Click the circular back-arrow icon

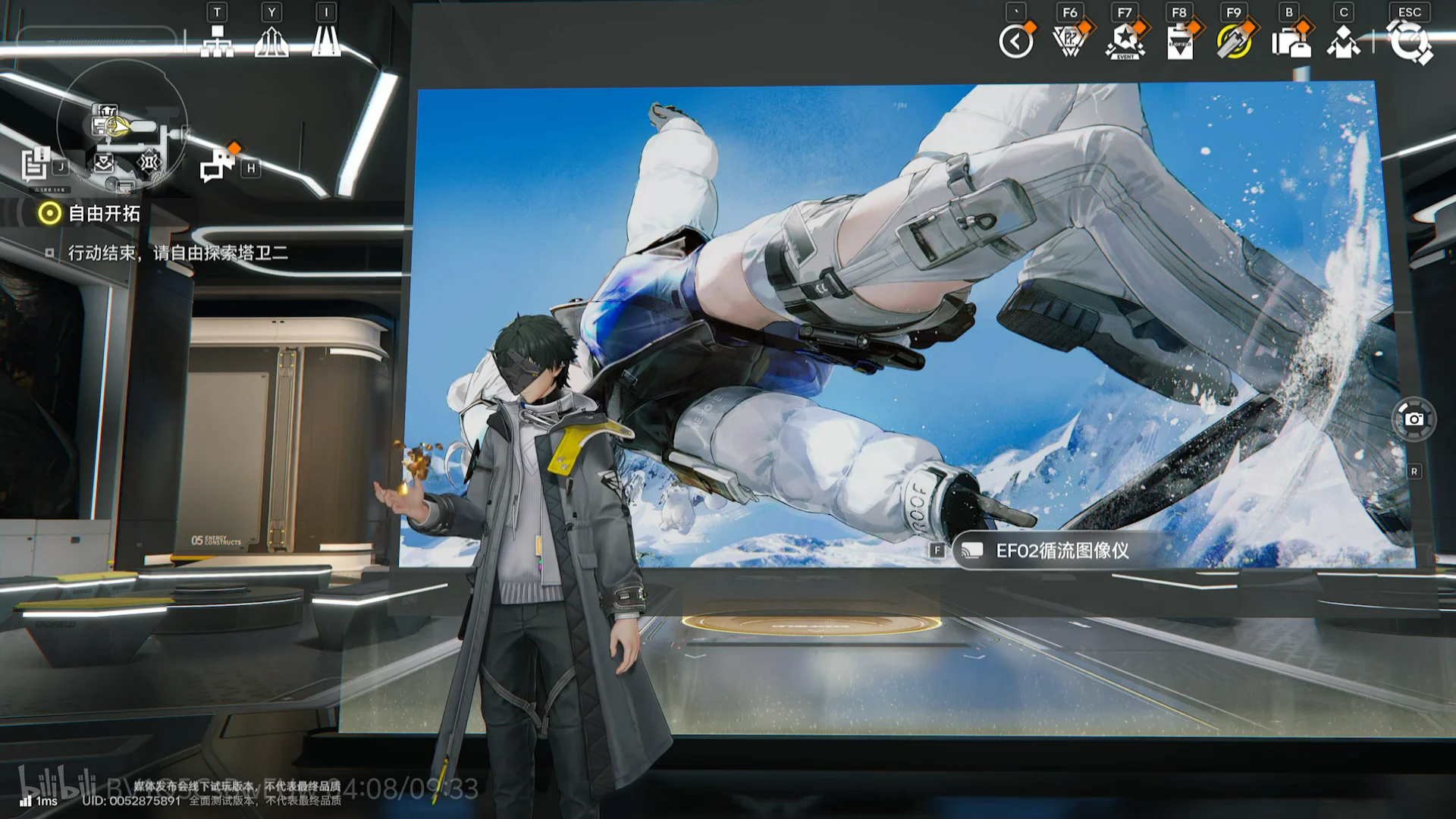[1016, 41]
